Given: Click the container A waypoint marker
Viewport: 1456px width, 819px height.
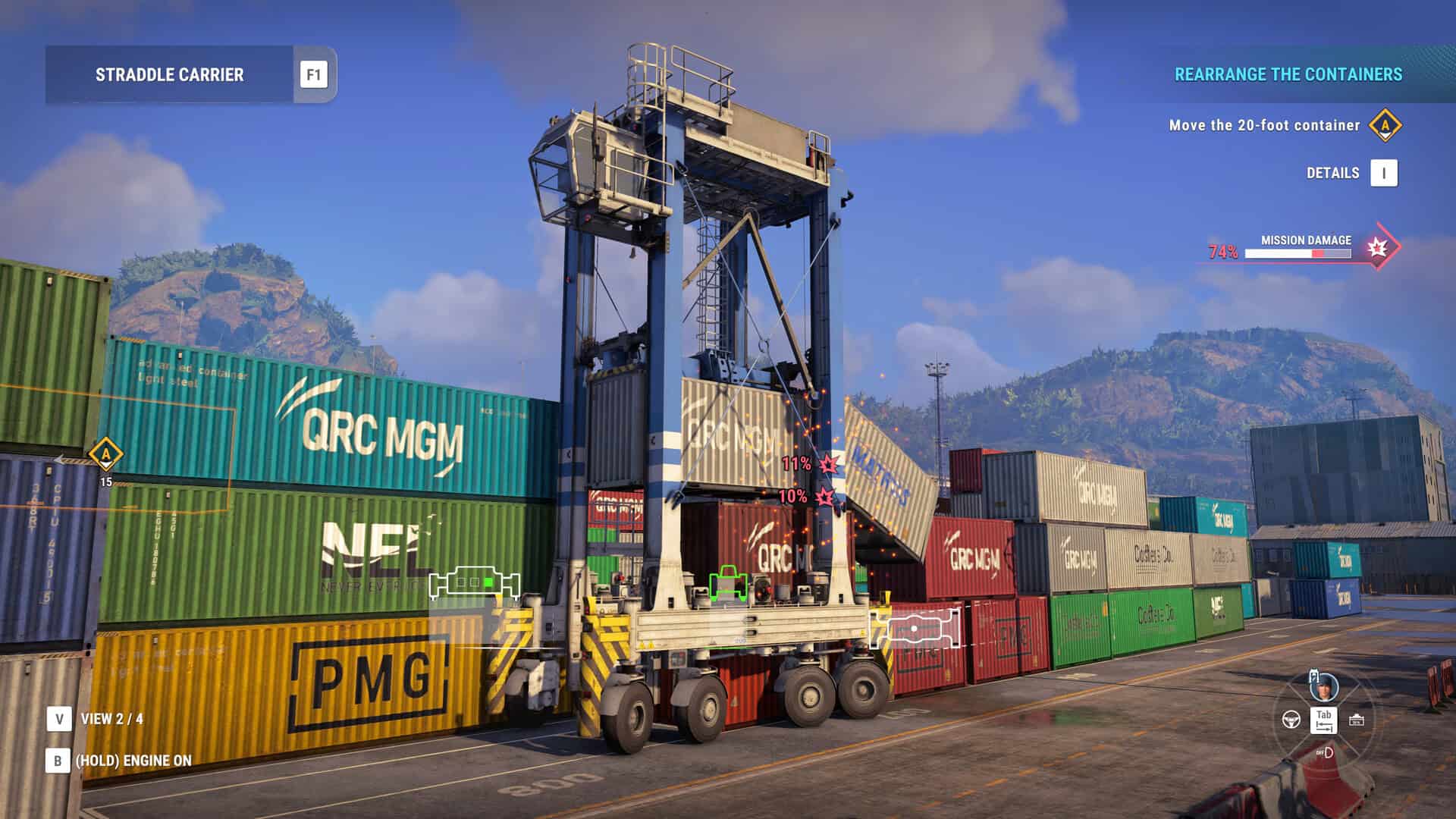Looking at the screenshot, I should (x=106, y=456).
